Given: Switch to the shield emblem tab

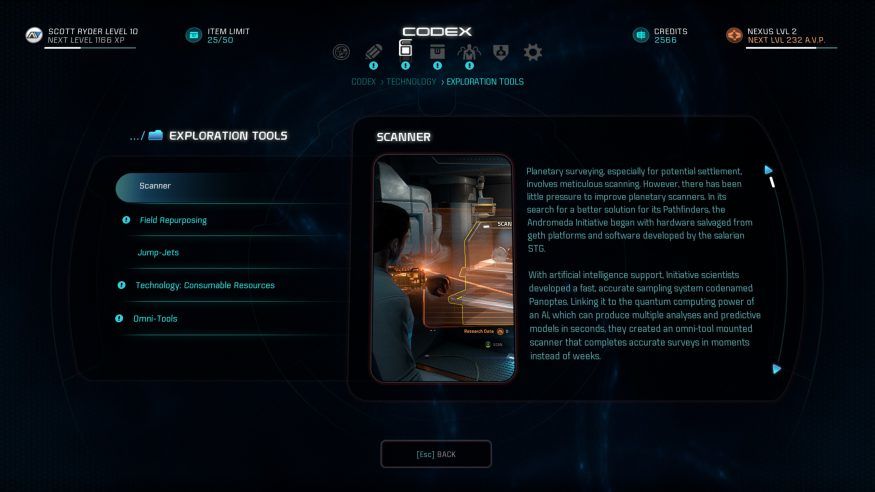Looking at the screenshot, I should point(501,52).
